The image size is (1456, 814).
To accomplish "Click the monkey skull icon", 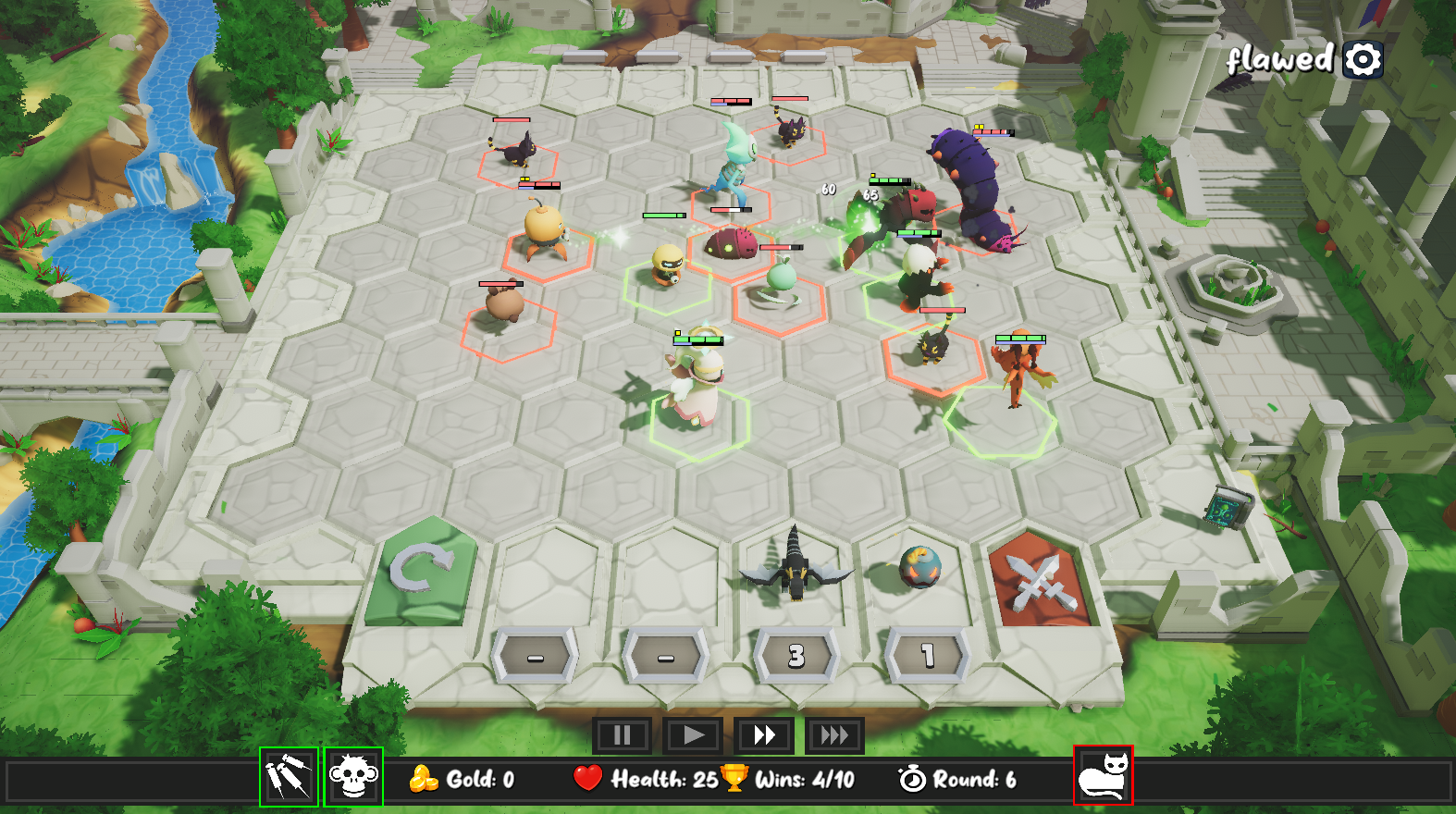I will [x=352, y=780].
